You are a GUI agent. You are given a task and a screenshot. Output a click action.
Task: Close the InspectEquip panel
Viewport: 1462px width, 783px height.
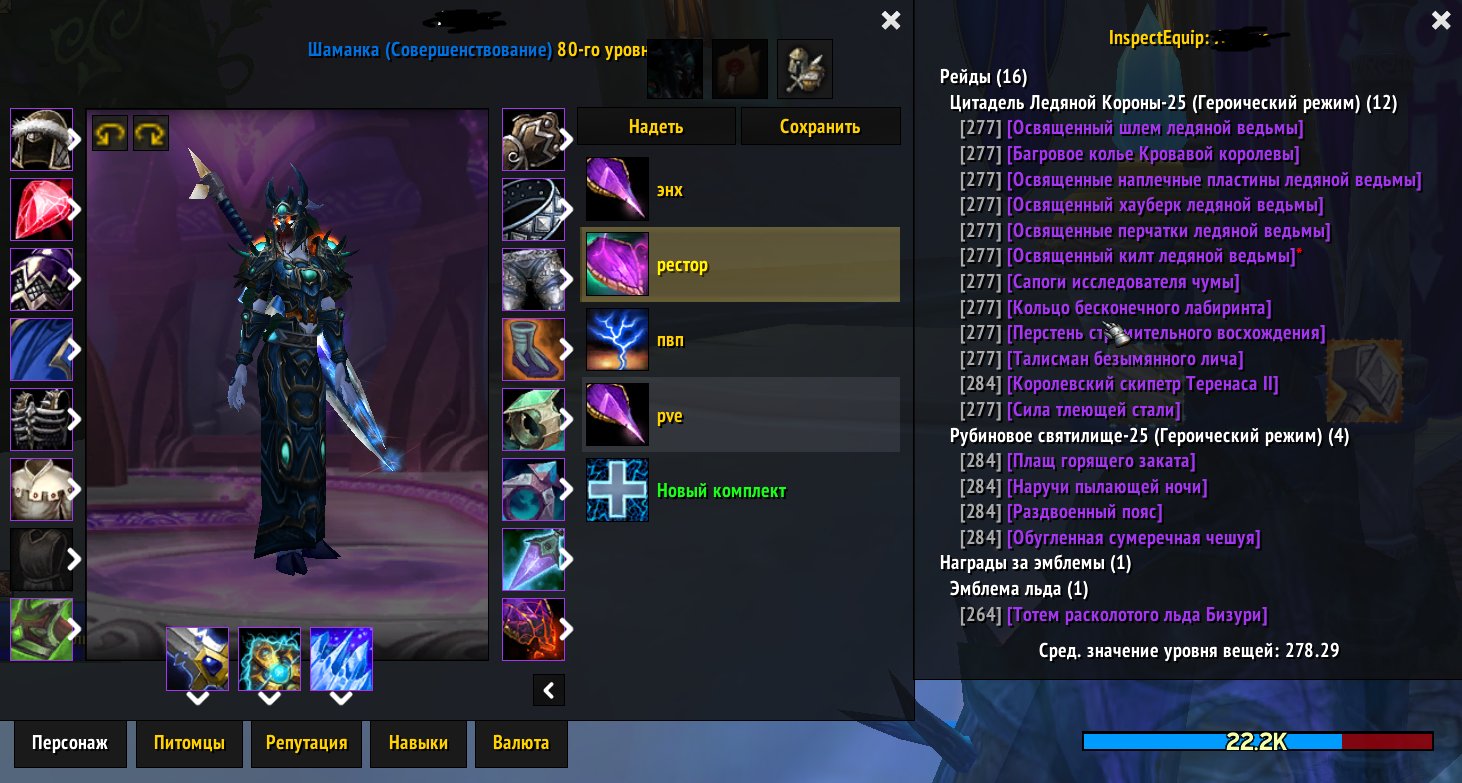1440,20
